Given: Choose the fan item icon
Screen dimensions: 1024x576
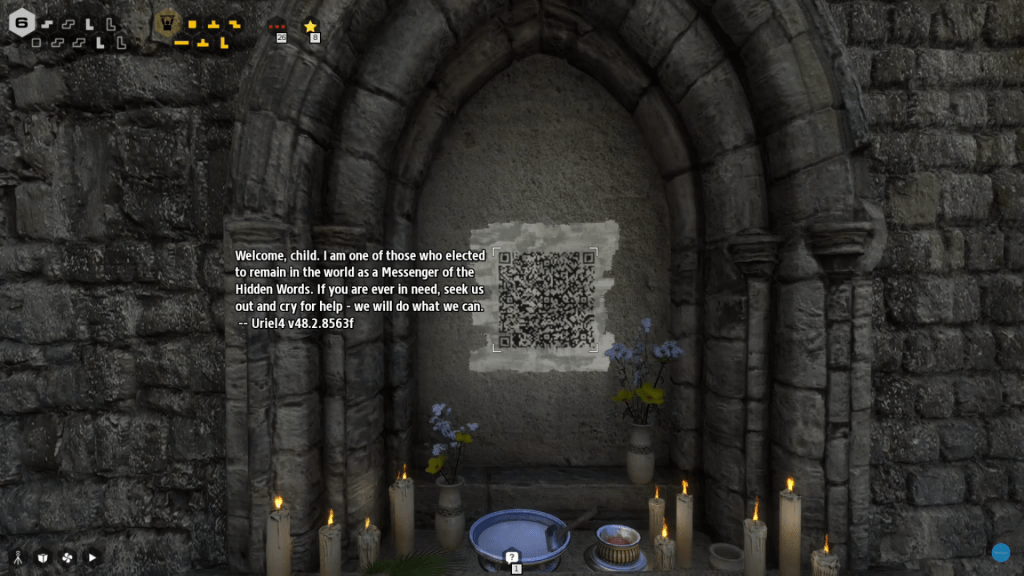Looking at the screenshot, I should point(68,557).
